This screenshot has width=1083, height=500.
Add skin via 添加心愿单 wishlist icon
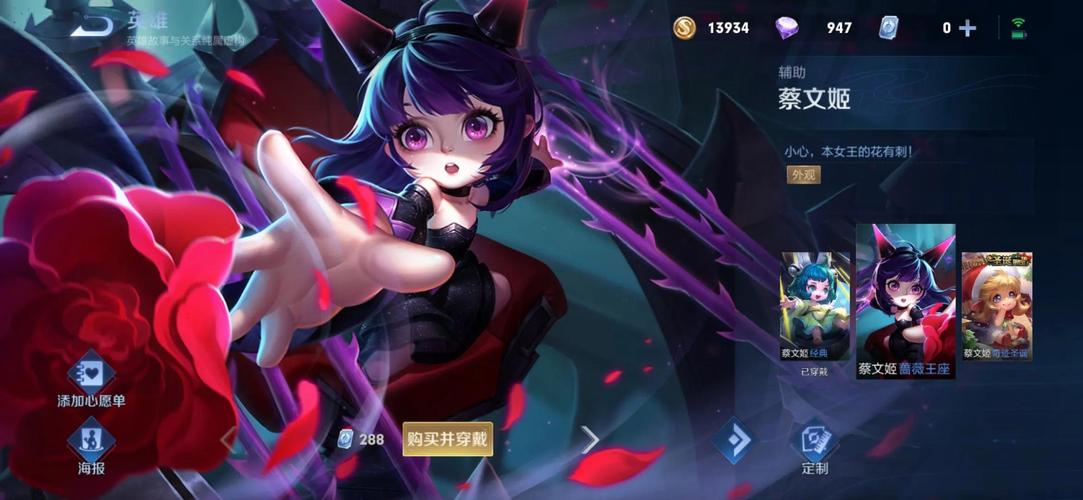[x=91, y=374]
